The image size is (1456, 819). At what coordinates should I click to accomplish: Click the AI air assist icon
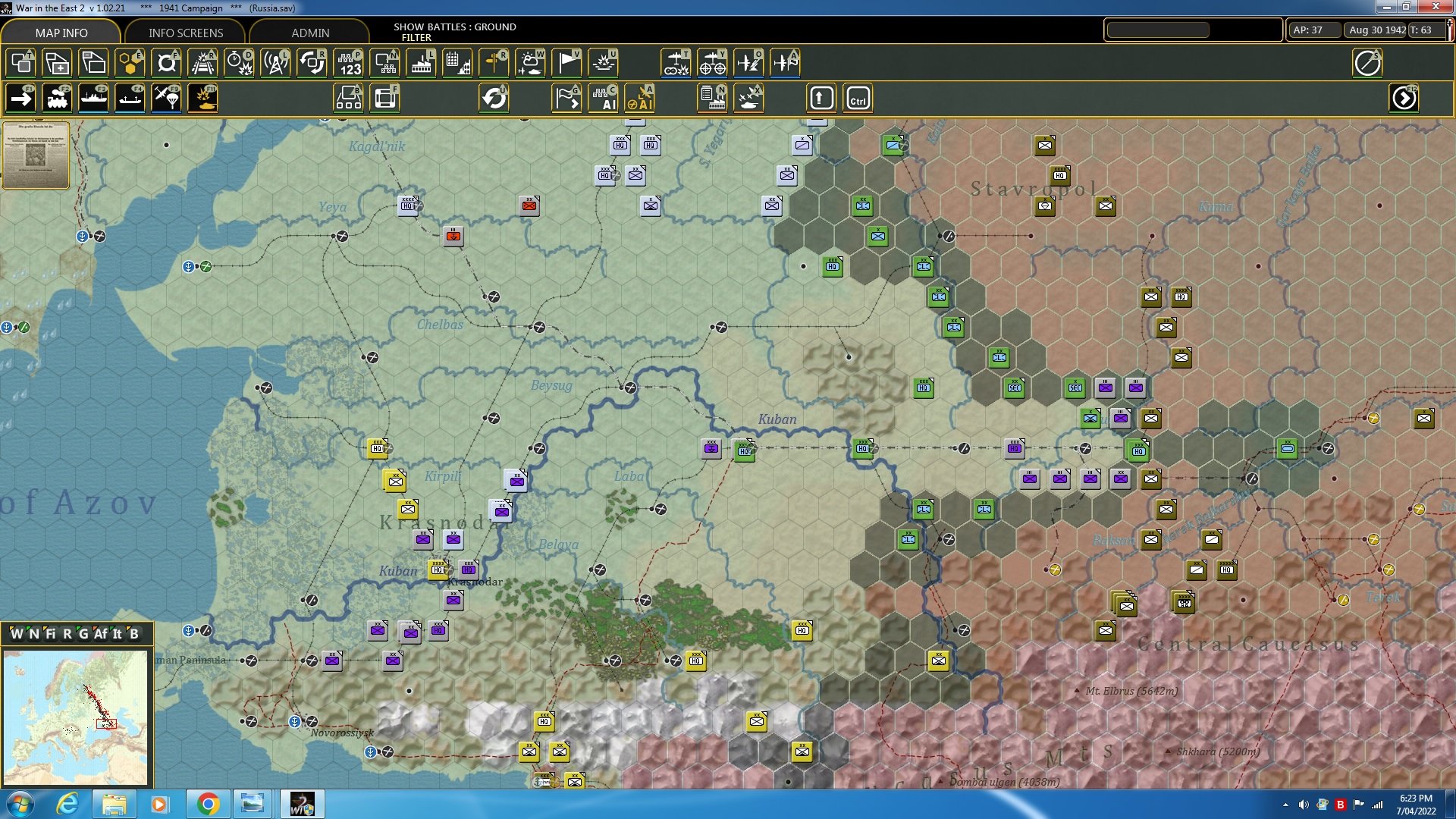point(641,98)
